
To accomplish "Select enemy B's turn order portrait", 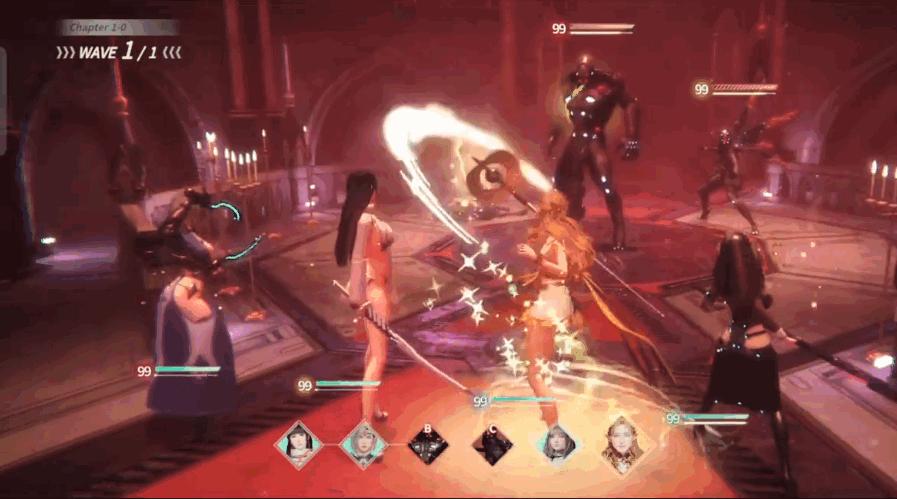I will click(428, 446).
